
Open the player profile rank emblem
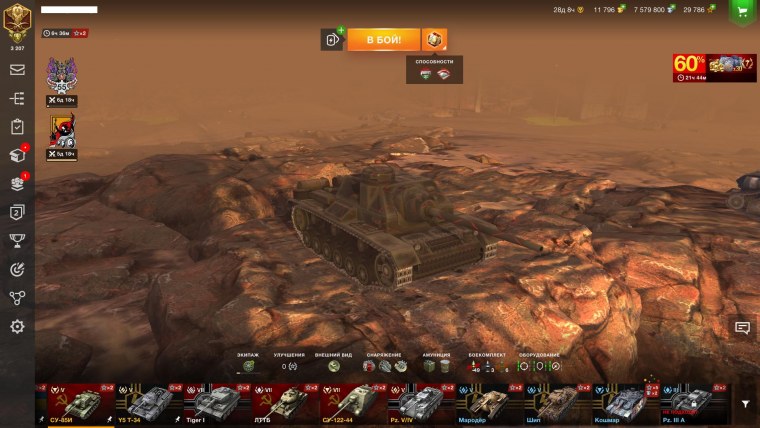point(17,22)
